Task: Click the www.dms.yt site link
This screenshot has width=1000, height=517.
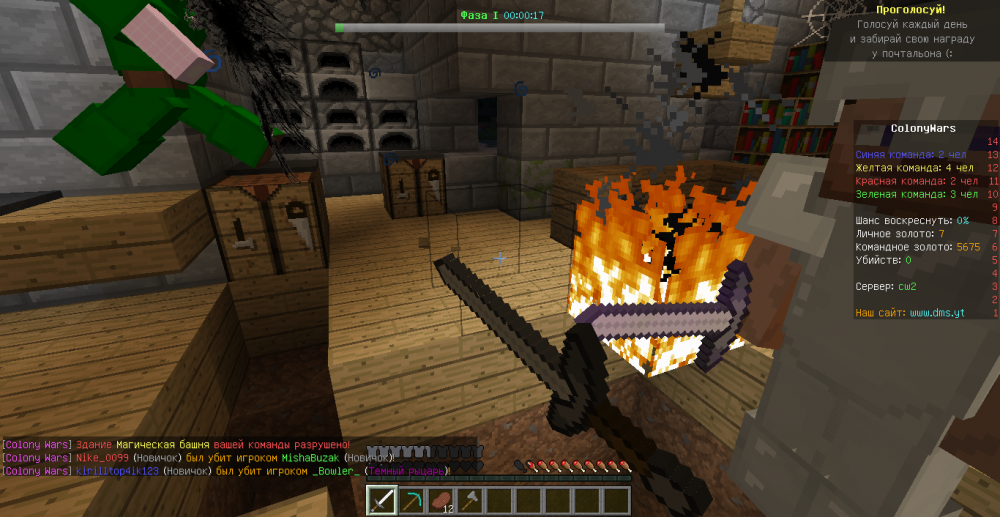Action: pos(937,313)
